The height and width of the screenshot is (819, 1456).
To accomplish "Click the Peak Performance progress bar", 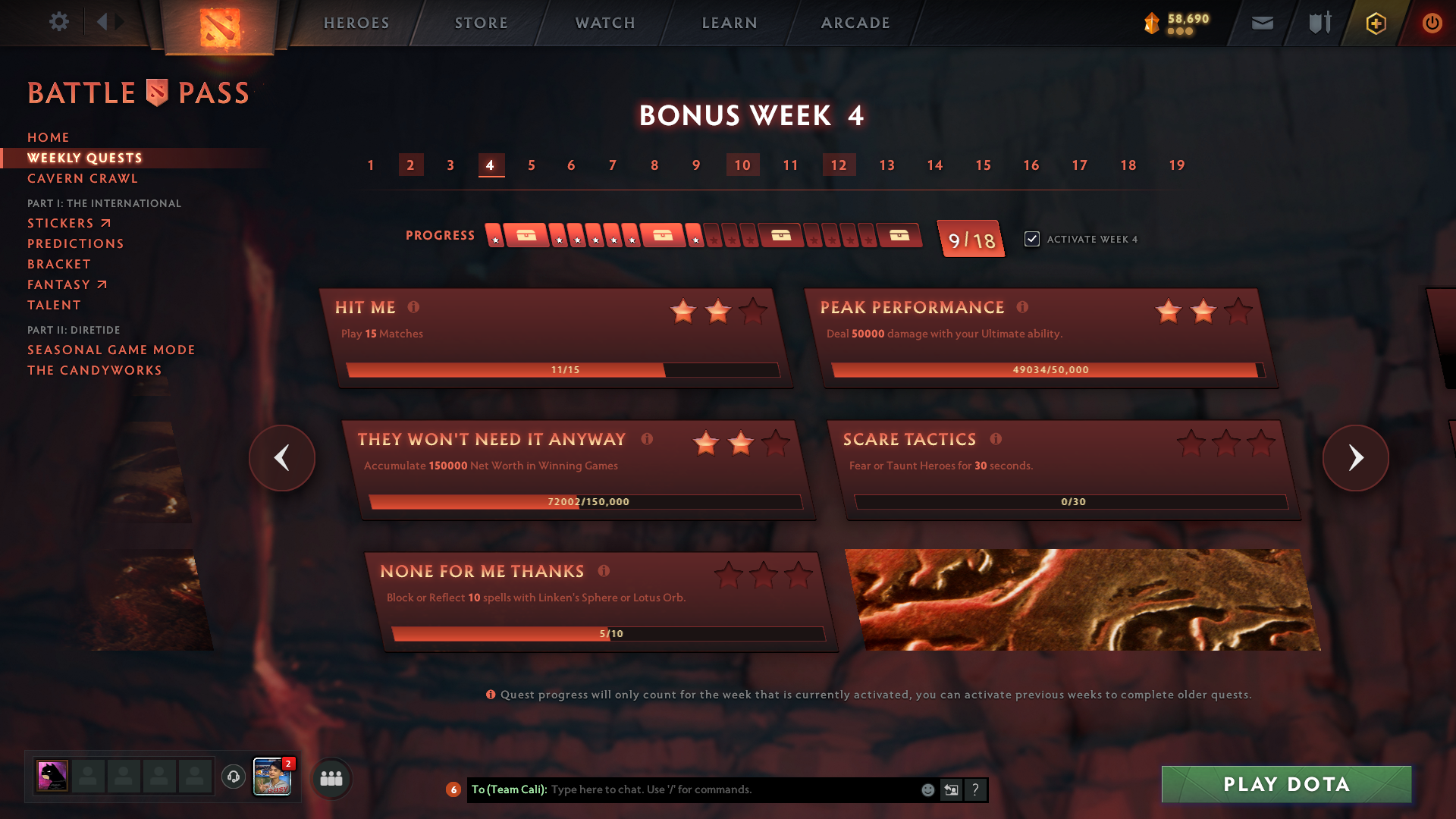I will point(1047,370).
